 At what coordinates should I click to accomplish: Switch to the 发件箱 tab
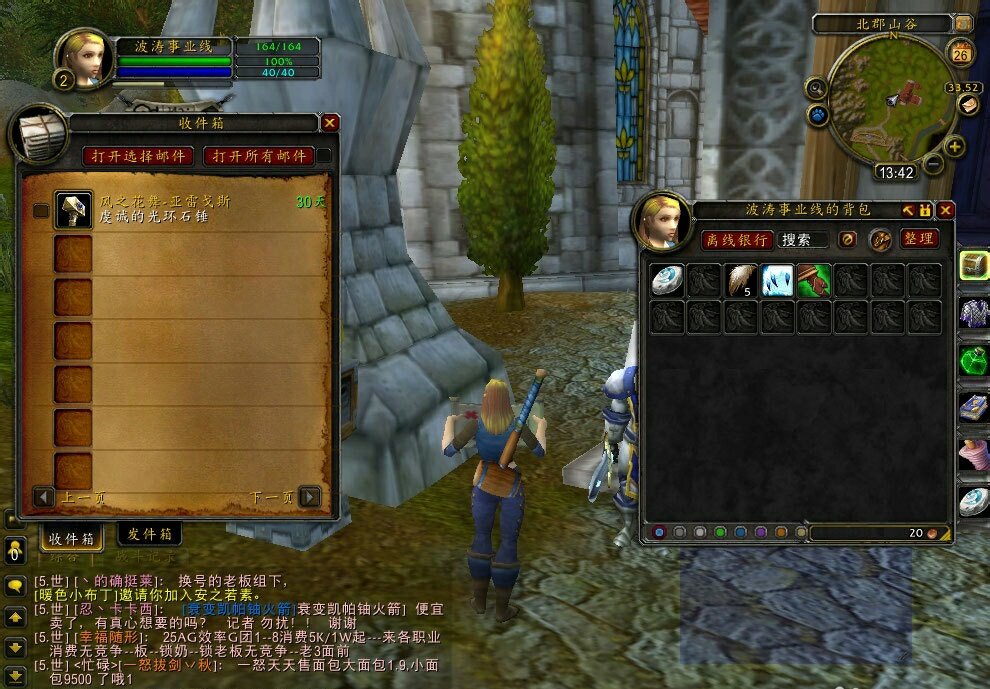click(x=149, y=534)
